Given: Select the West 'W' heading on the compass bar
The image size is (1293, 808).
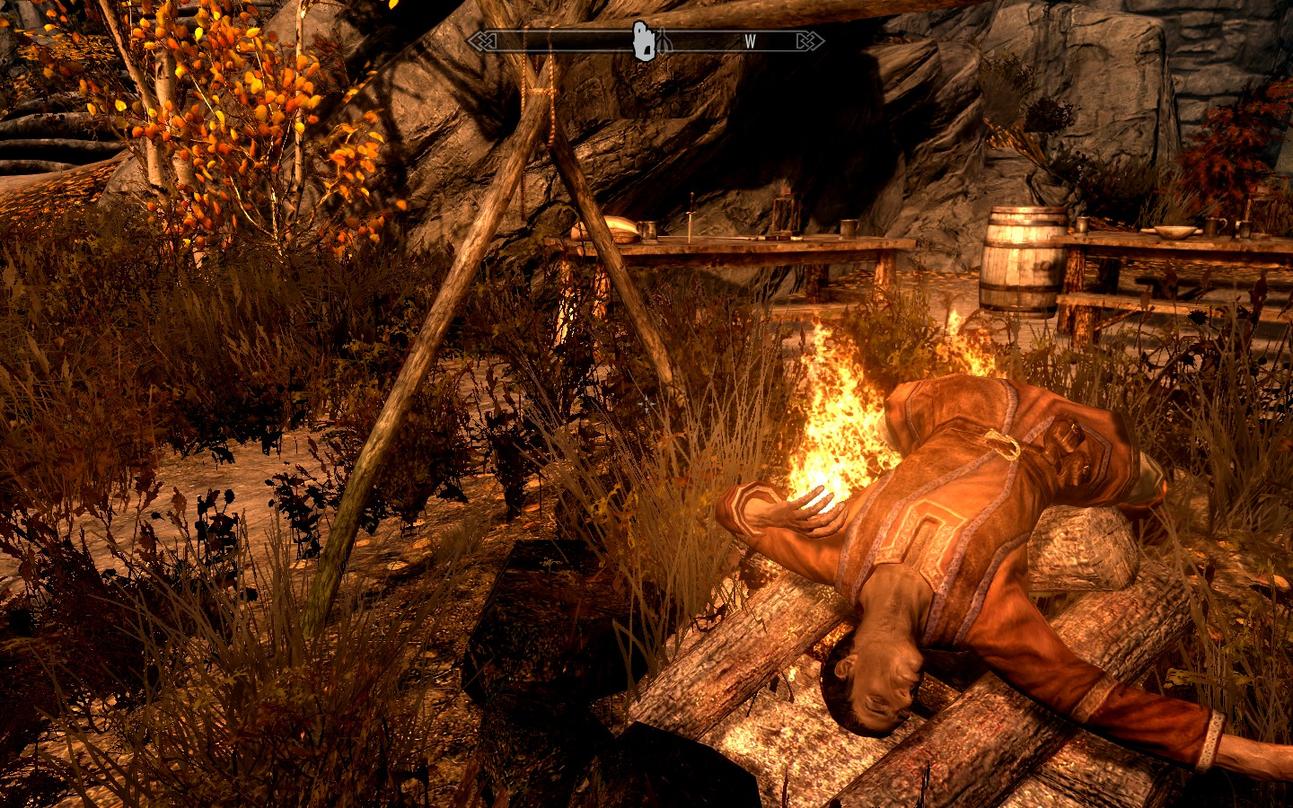Looking at the screenshot, I should pos(750,41).
